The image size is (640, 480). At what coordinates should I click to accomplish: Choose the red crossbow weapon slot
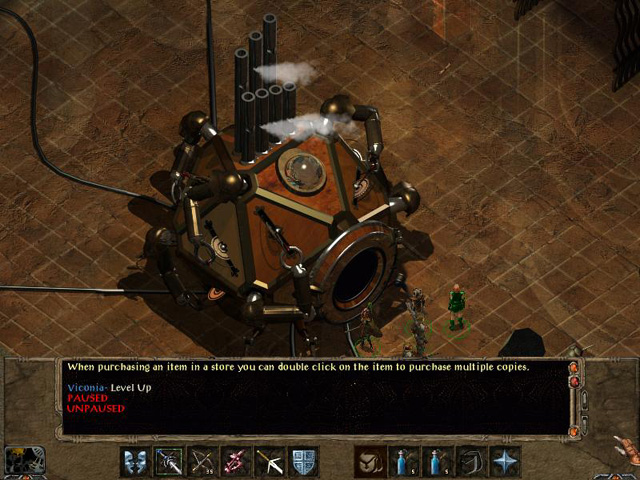(237, 461)
